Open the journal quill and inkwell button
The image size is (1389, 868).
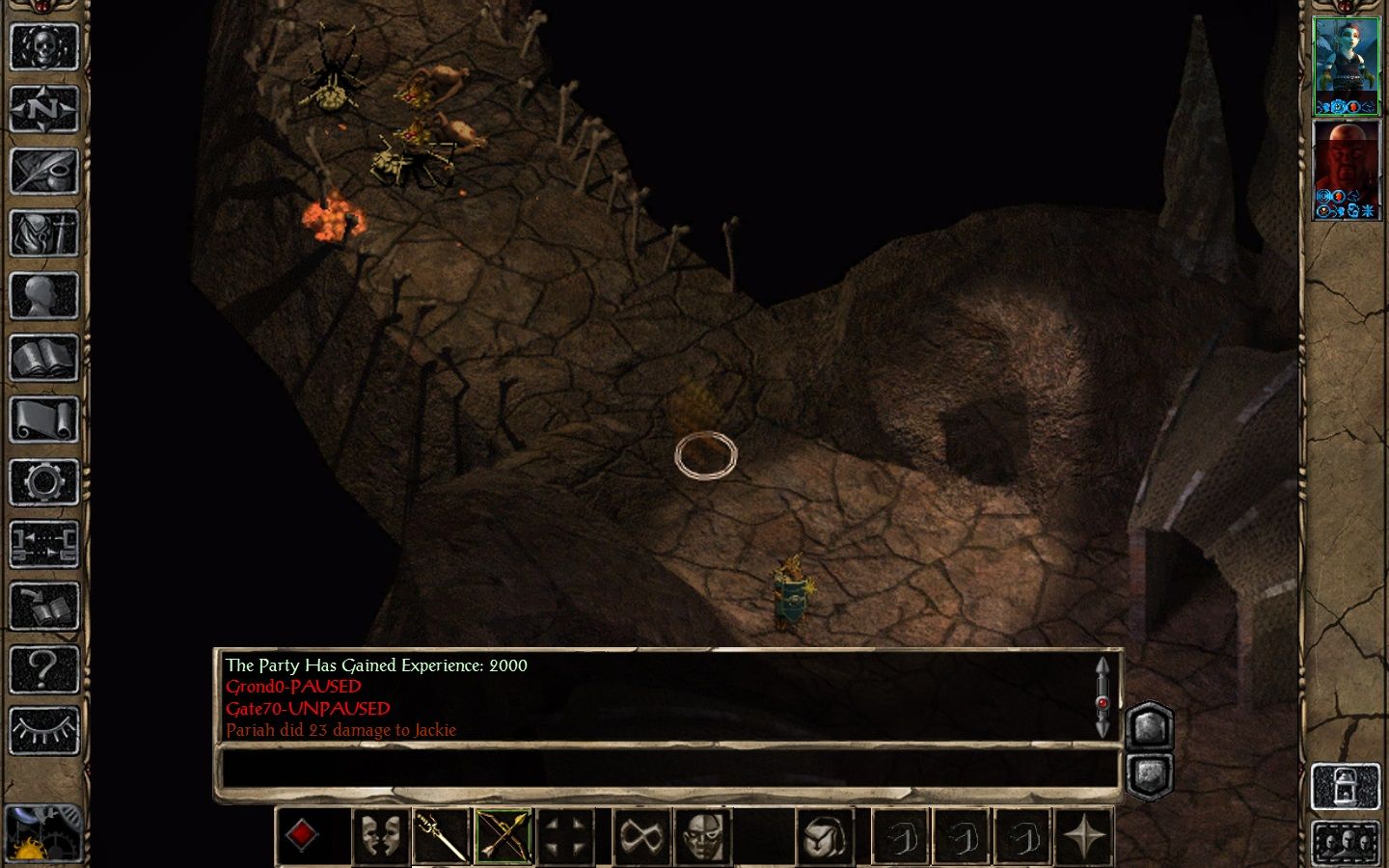pyautogui.click(x=43, y=172)
